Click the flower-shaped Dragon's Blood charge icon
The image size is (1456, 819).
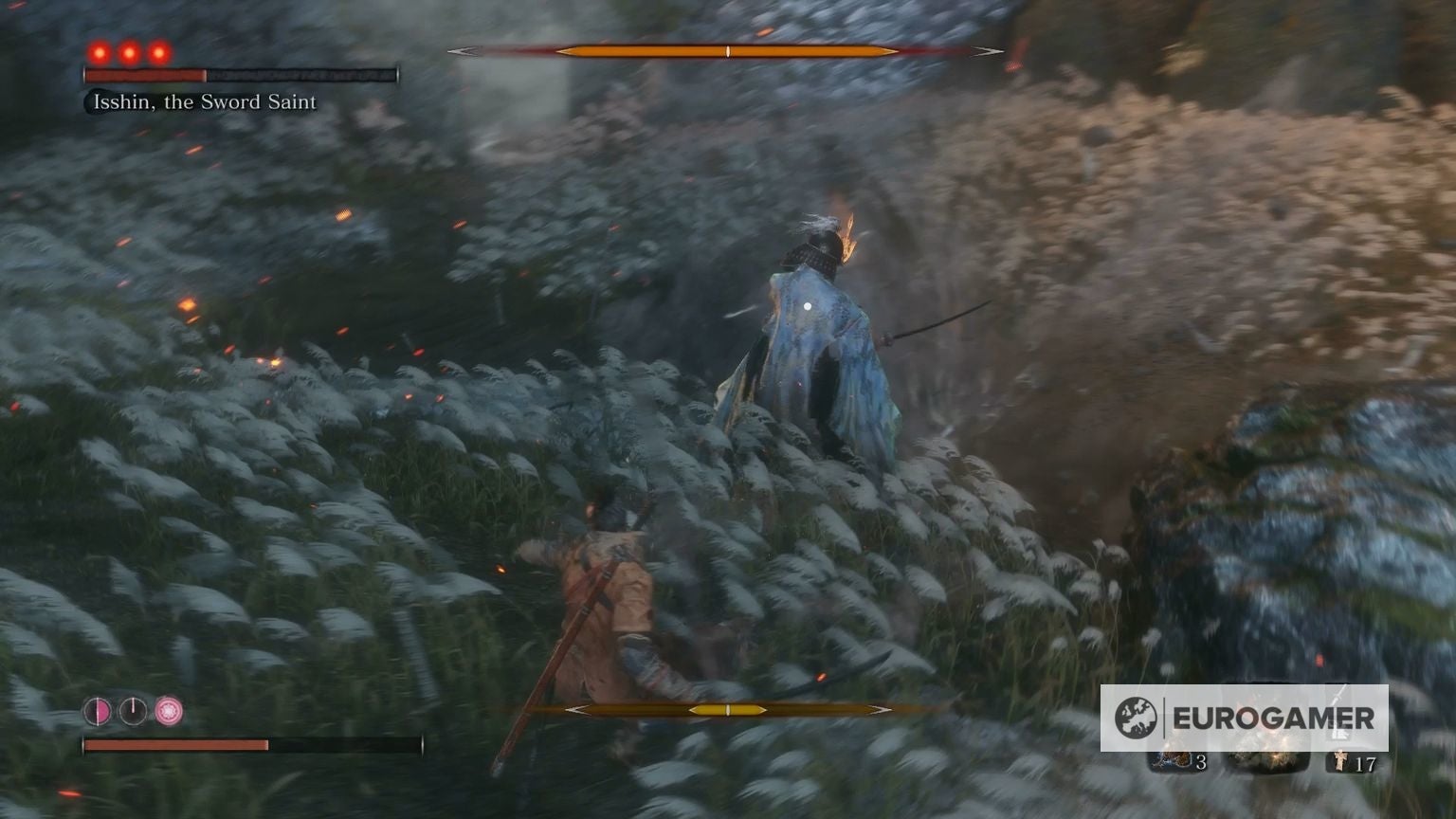tap(168, 709)
